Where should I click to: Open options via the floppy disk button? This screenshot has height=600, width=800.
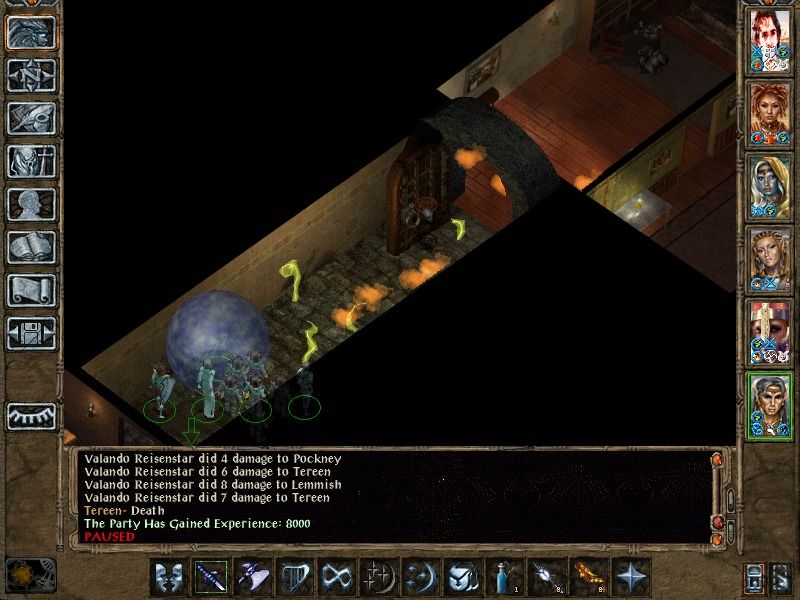tap(30, 332)
